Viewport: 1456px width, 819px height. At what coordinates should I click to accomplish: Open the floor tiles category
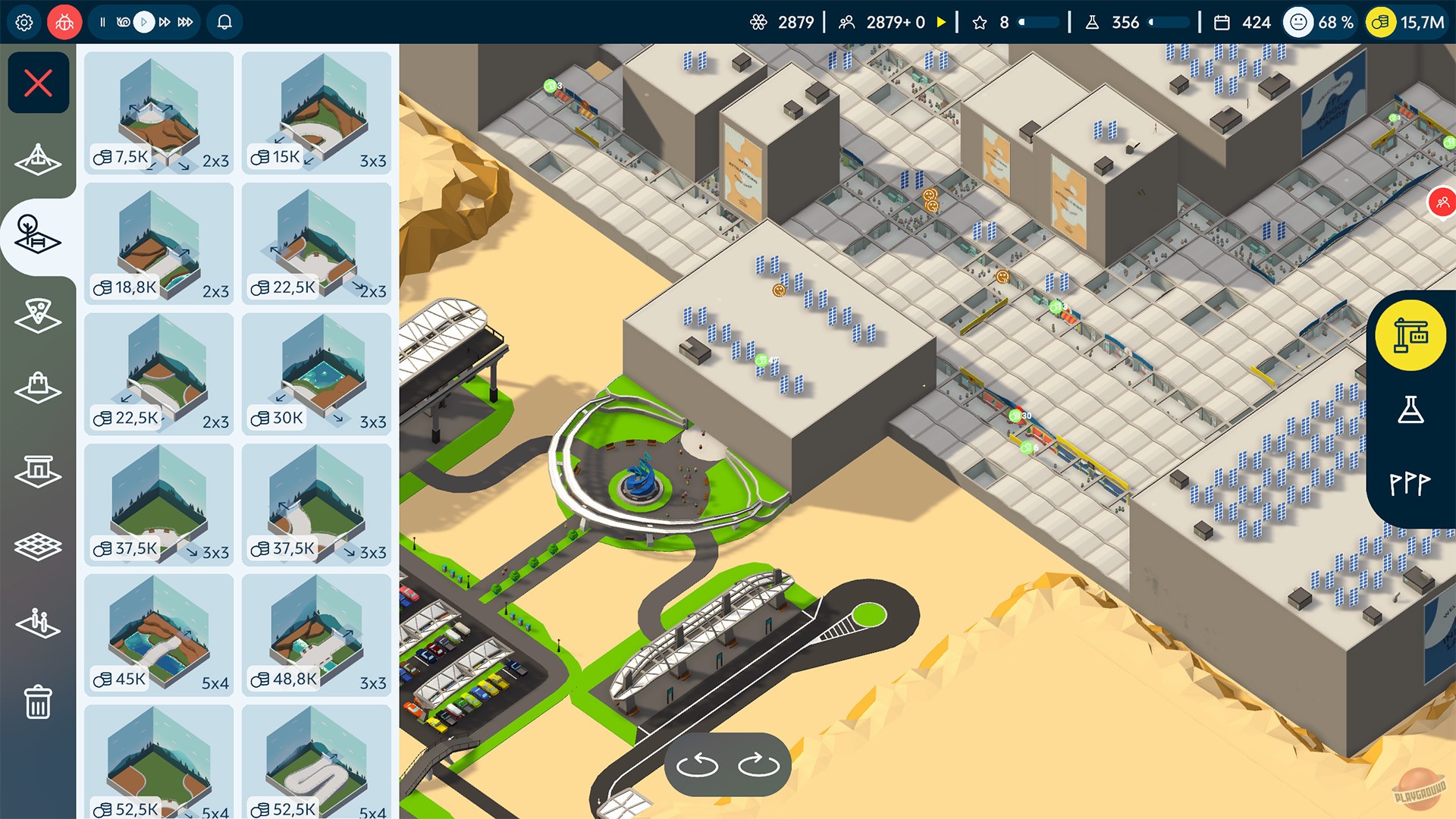(x=38, y=544)
